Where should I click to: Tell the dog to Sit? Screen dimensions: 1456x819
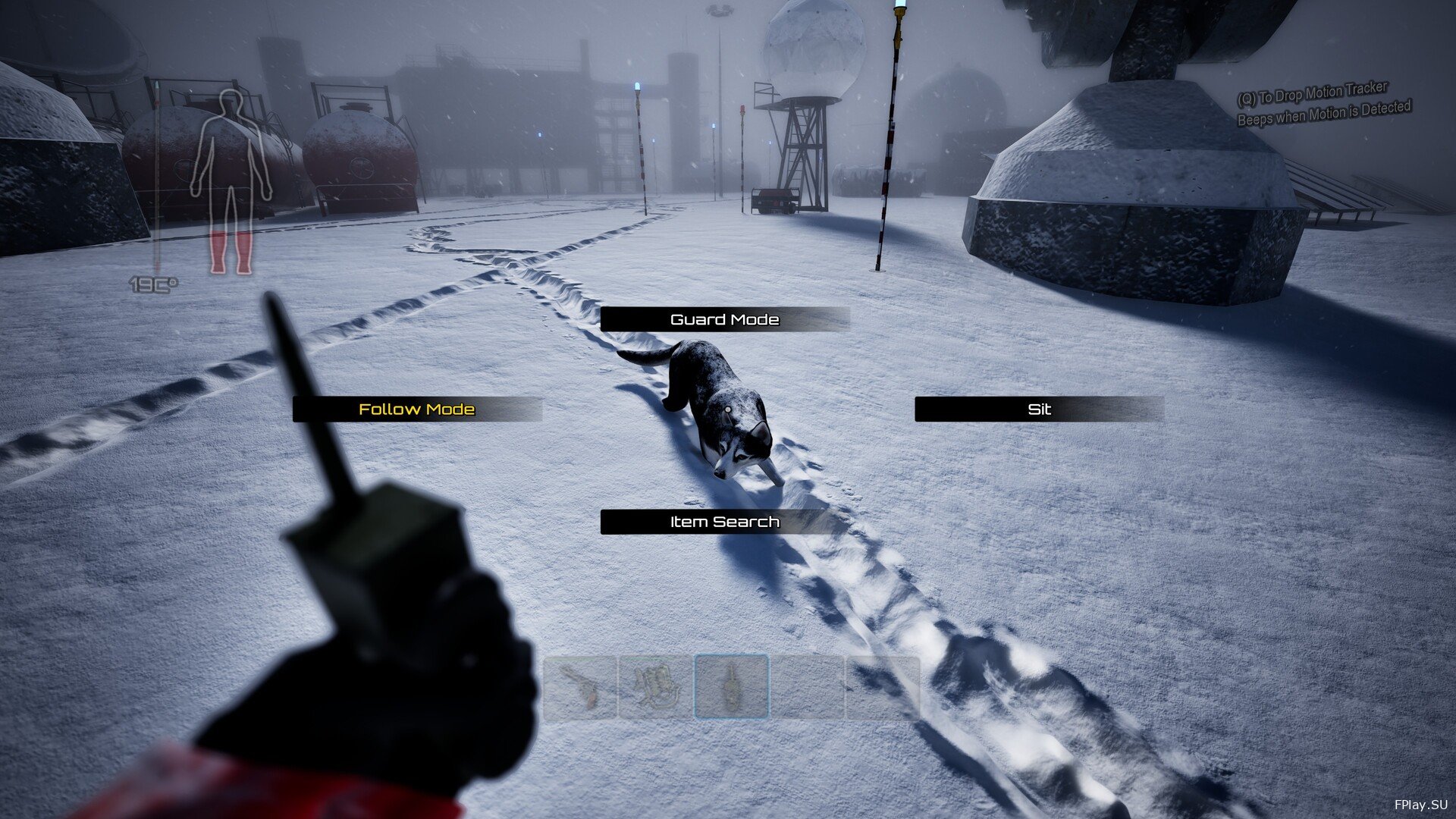click(x=1038, y=409)
